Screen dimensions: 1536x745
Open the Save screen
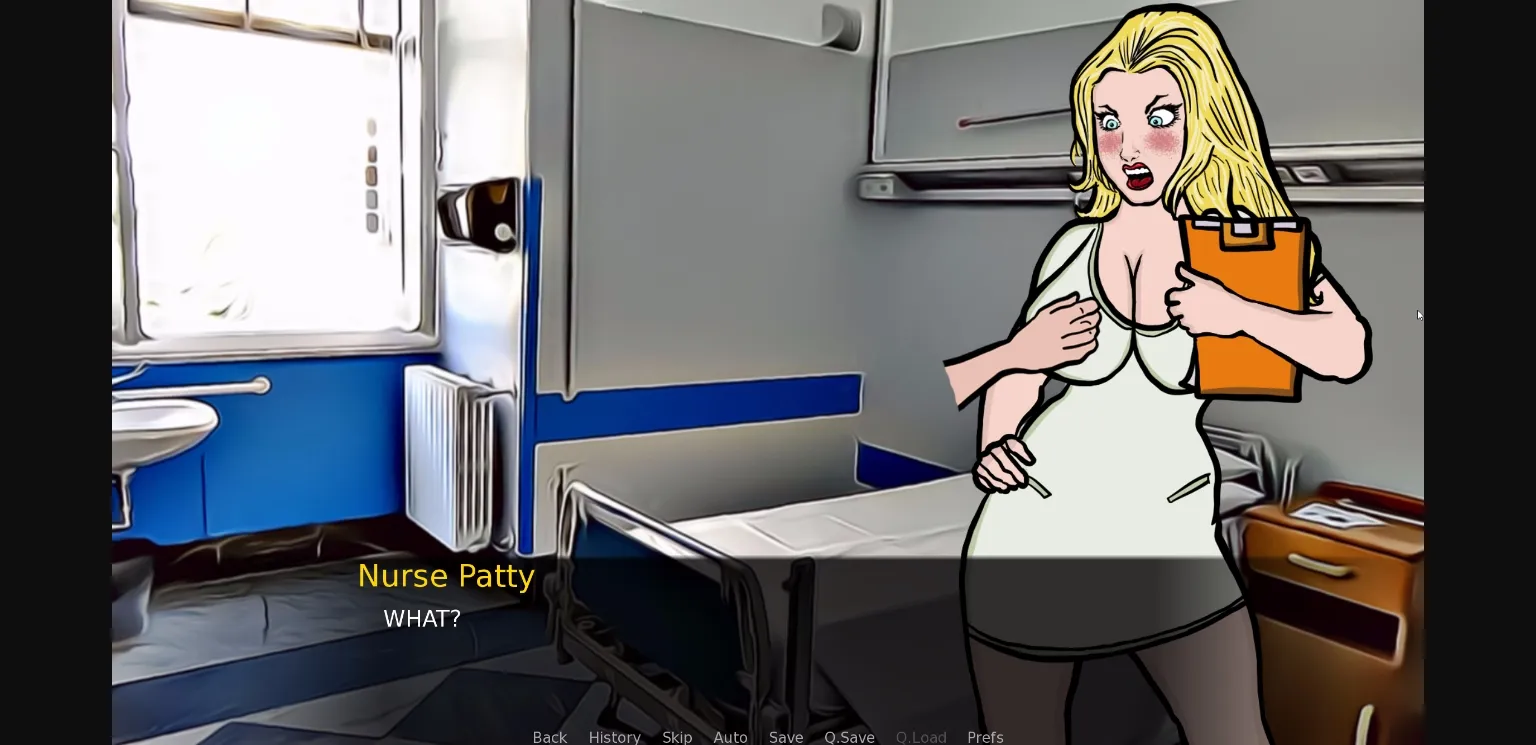[x=786, y=738]
